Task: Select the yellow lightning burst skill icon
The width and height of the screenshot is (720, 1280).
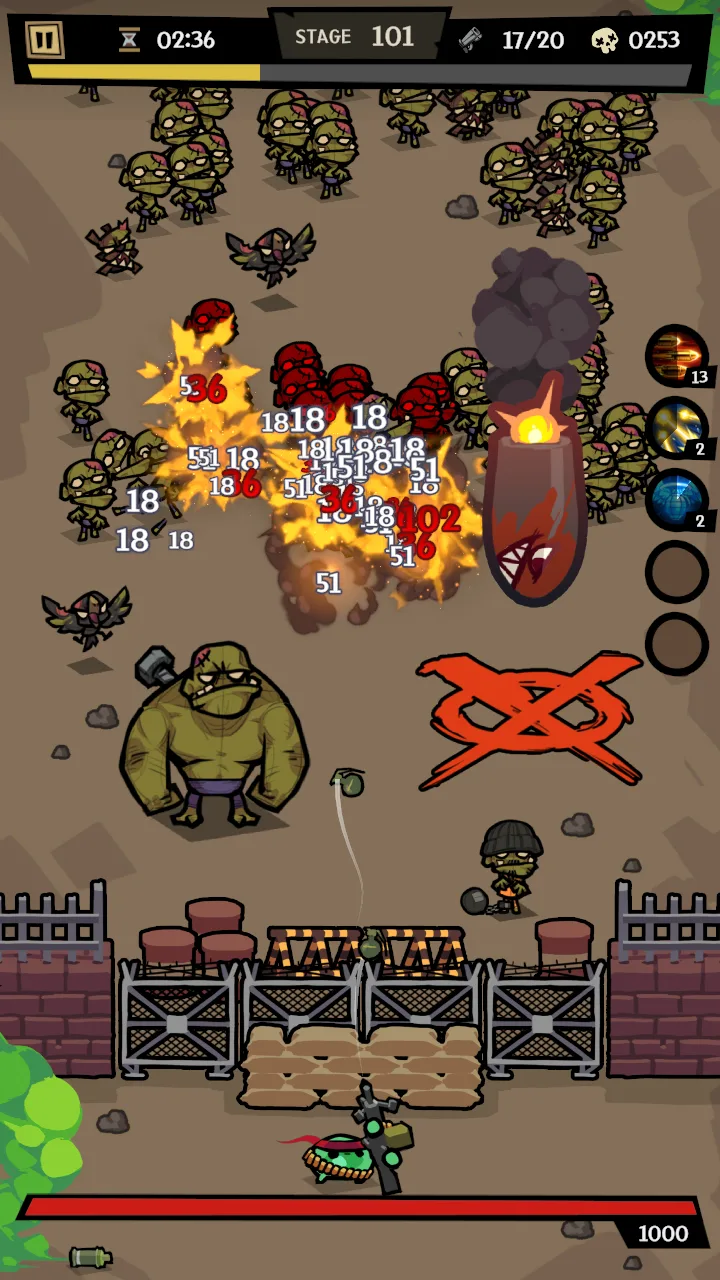Action: tap(676, 428)
